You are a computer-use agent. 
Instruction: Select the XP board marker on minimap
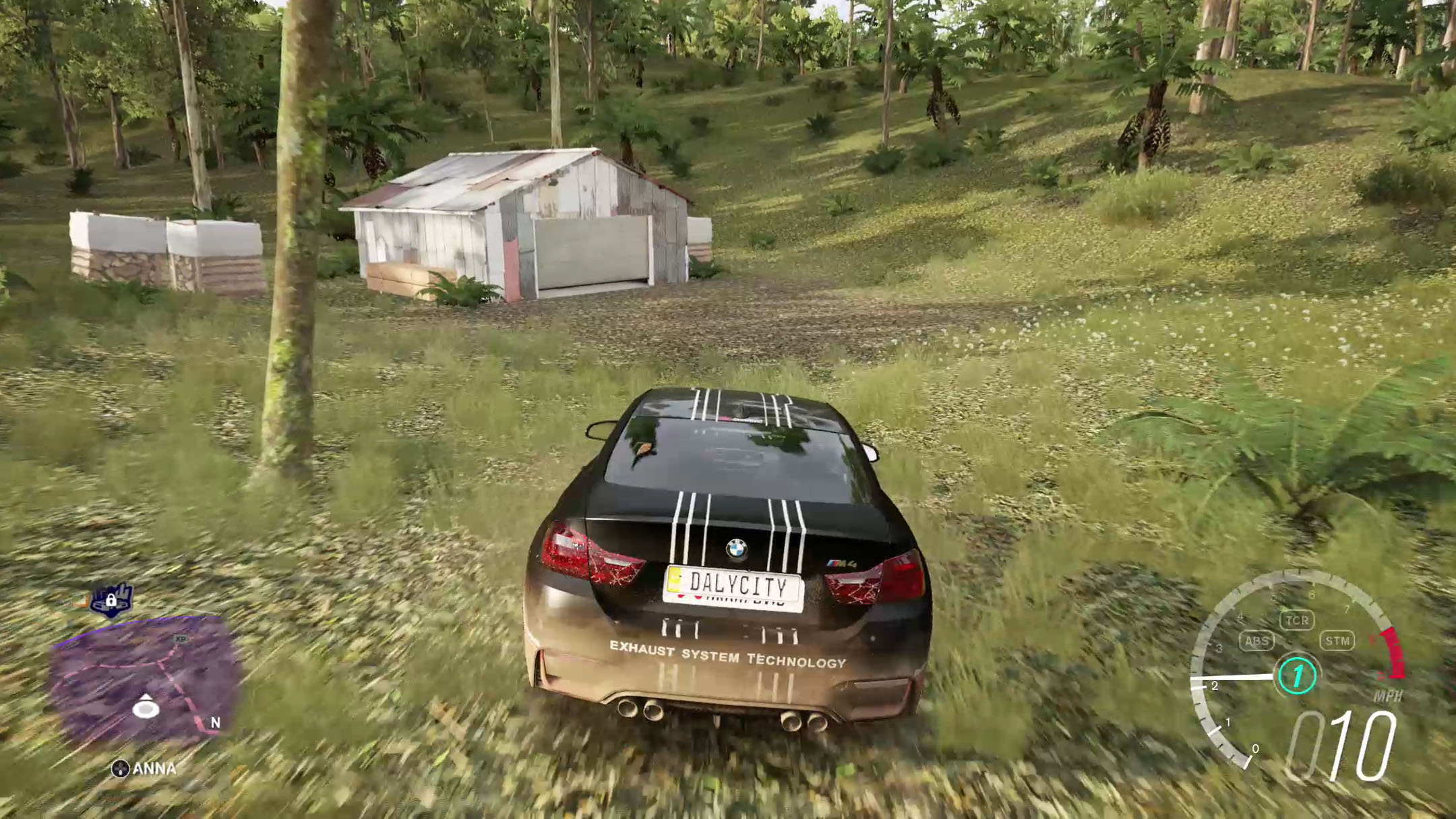(x=181, y=639)
